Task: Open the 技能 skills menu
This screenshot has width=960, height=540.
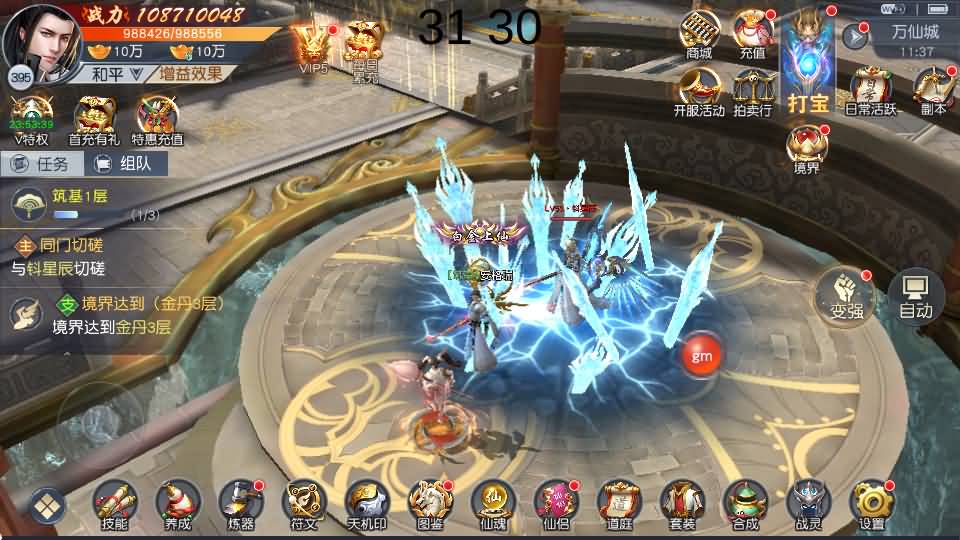Action: coord(114,502)
